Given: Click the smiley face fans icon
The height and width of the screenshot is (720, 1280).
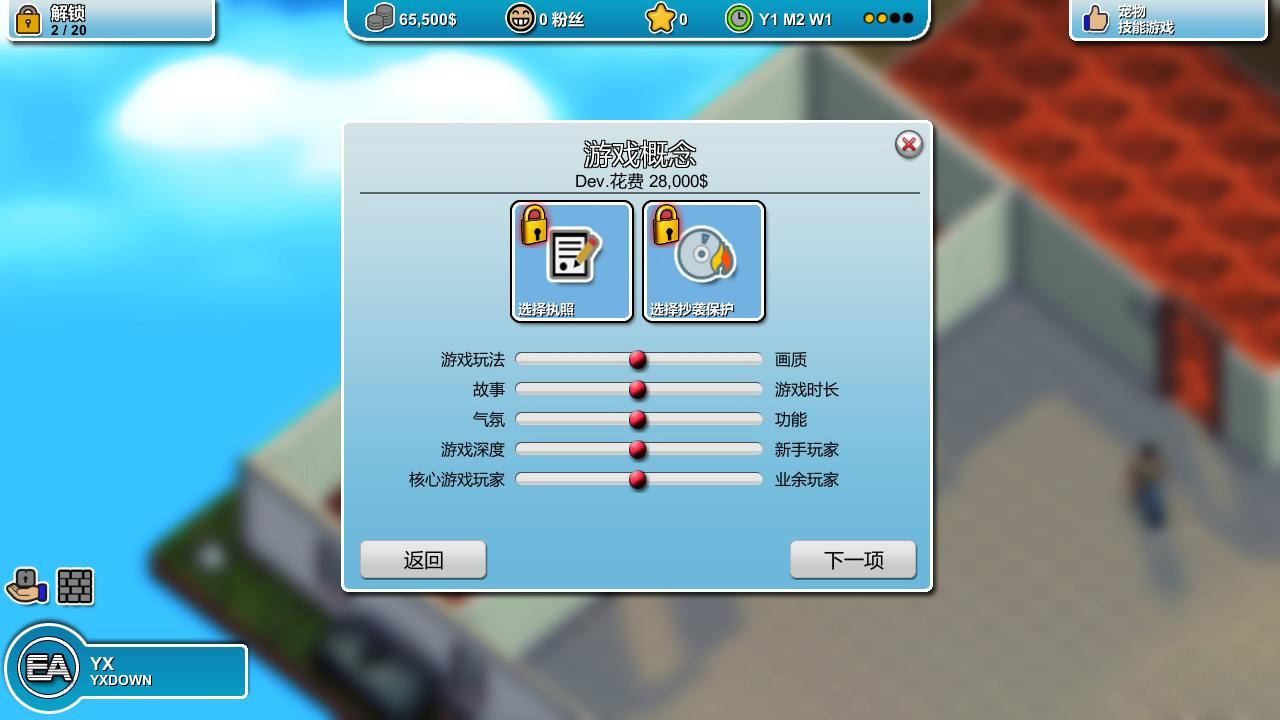Looking at the screenshot, I should [x=521, y=18].
